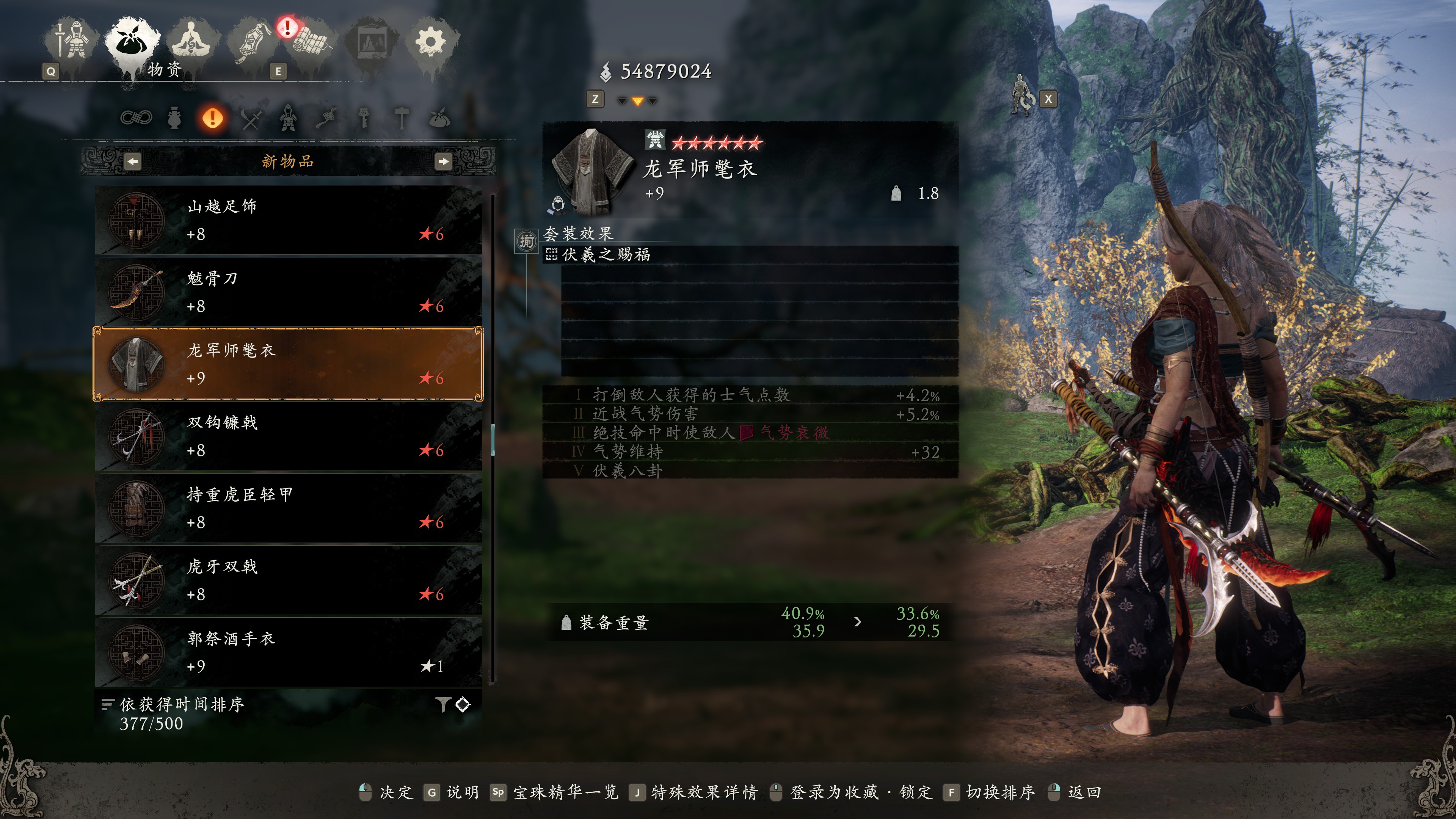Image resolution: width=1456 pixels, height=819 pixels.
Task: Filter inventory by the armor category
Action: pyautogui.click(x=288, y=119)
